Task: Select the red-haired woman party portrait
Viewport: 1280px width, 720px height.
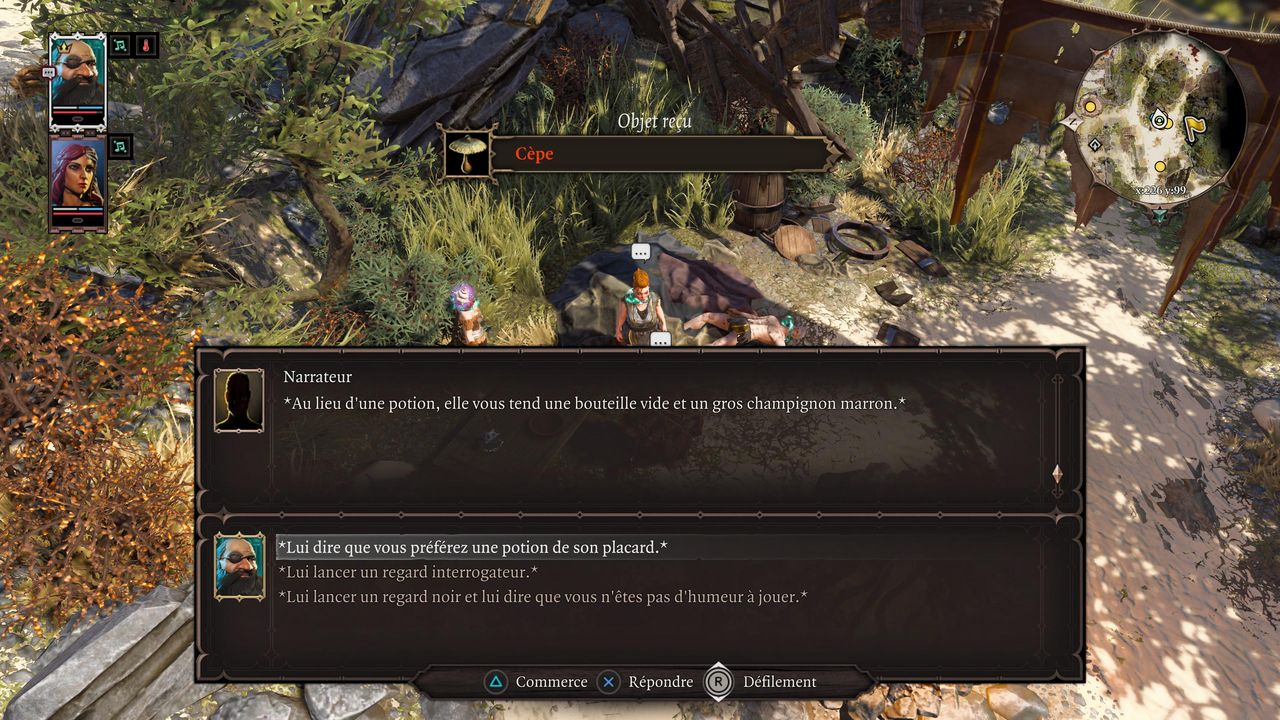Action: click(x=77, y=183)
